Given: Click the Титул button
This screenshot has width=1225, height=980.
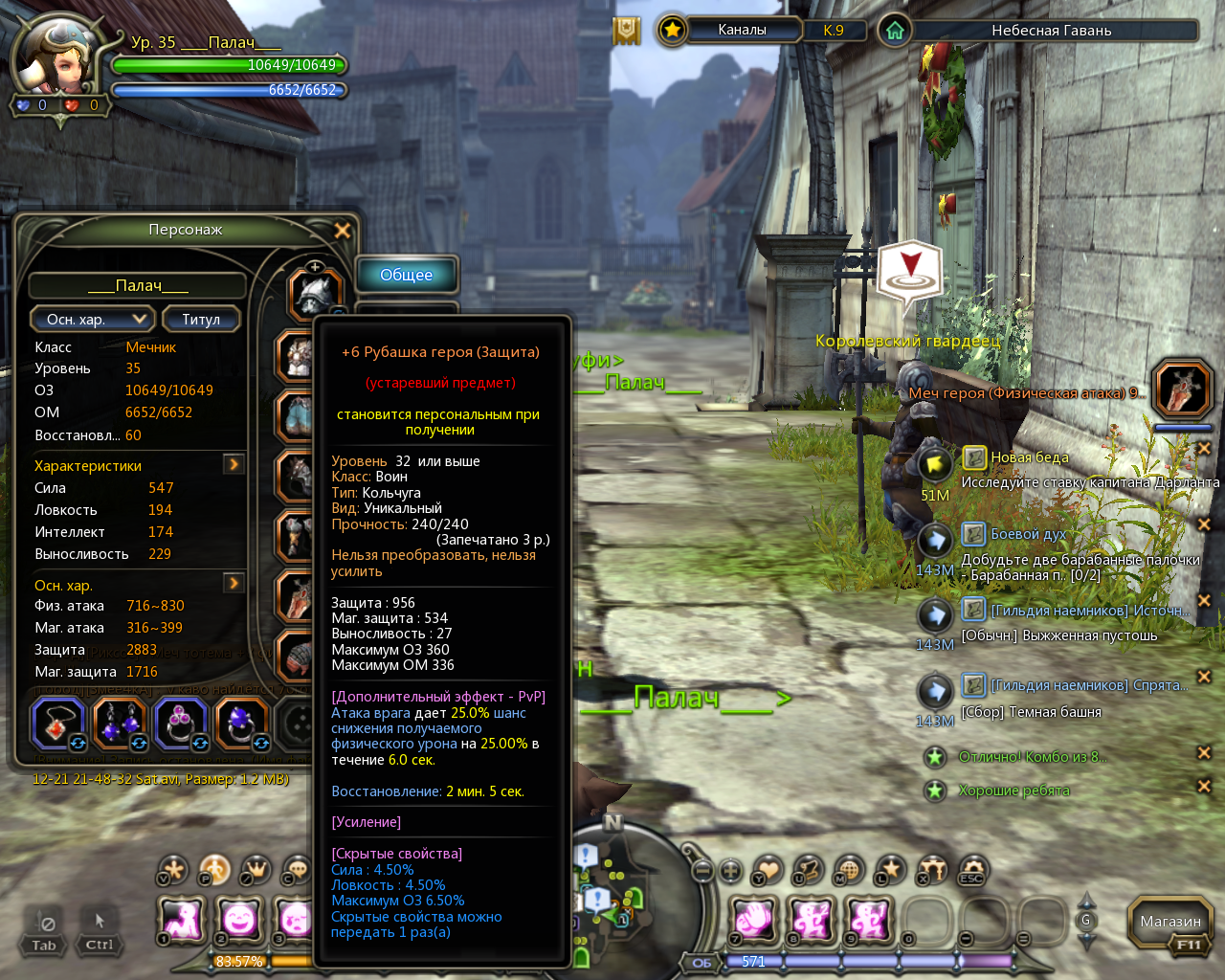Looking at the screenshot, I should click(x=201, y=320).
